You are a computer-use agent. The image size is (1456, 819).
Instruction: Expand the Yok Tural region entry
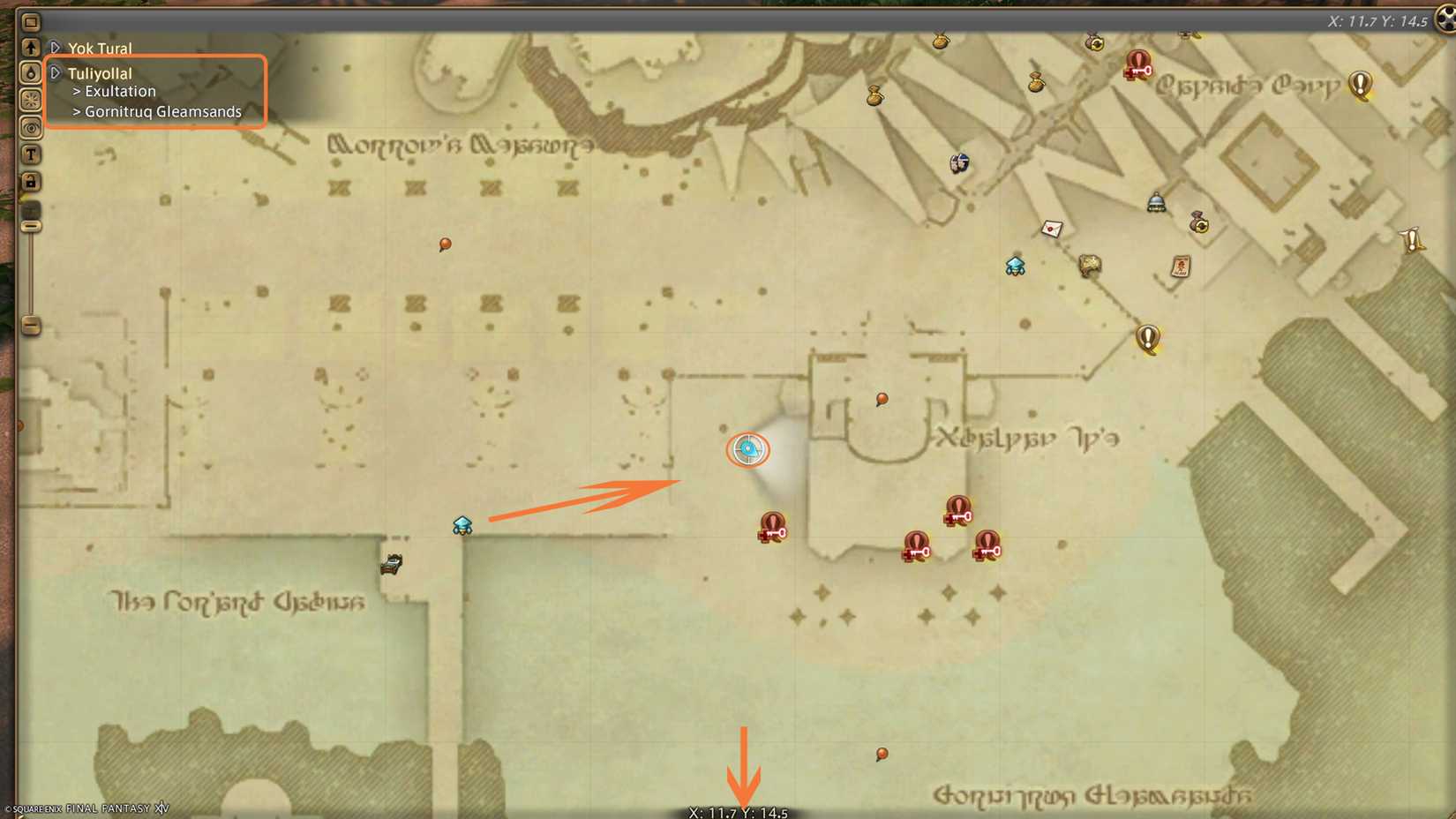55,48
